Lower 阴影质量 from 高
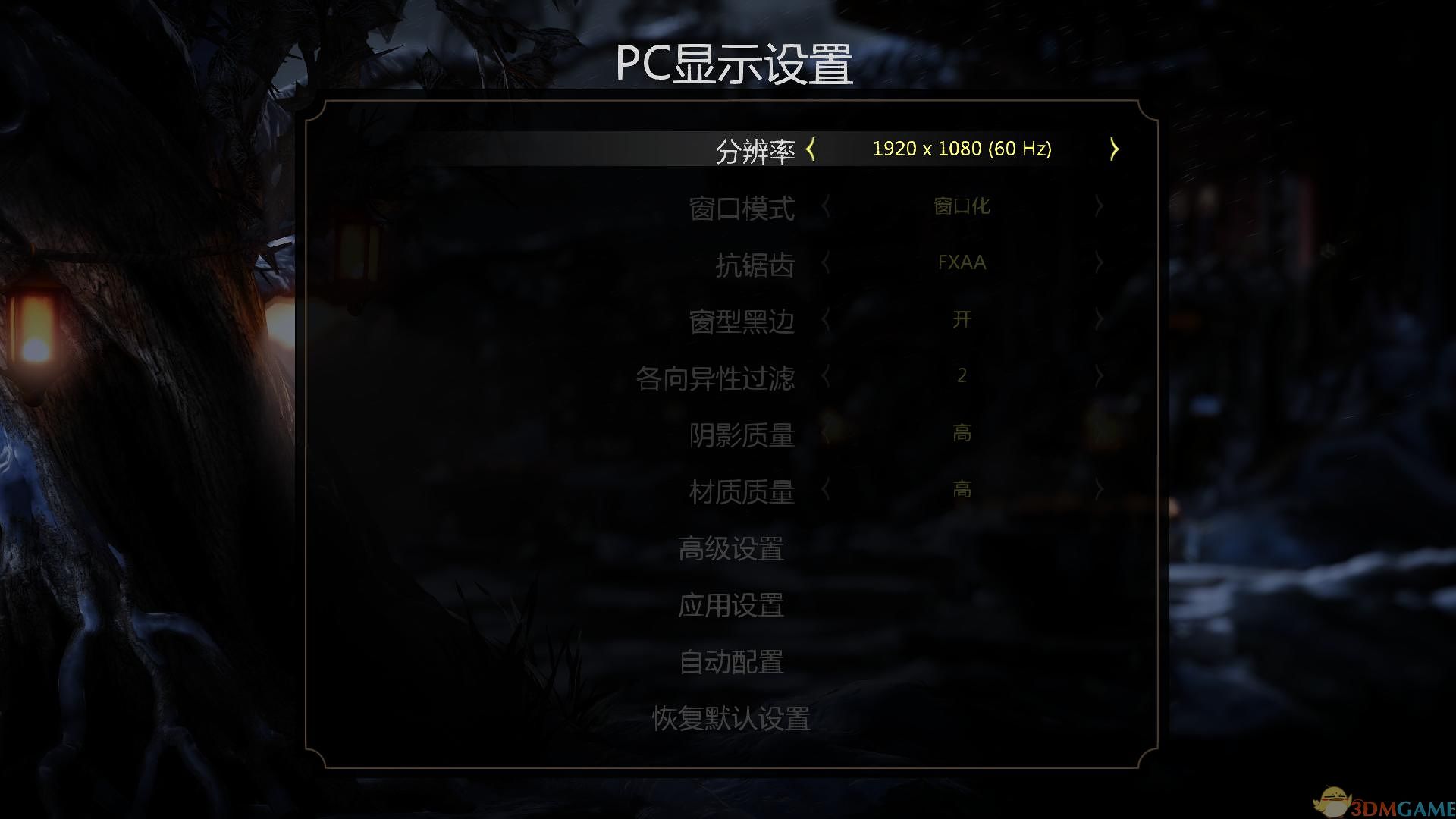The height and width of the screenshot is (819, 1456). coord(827,434)
